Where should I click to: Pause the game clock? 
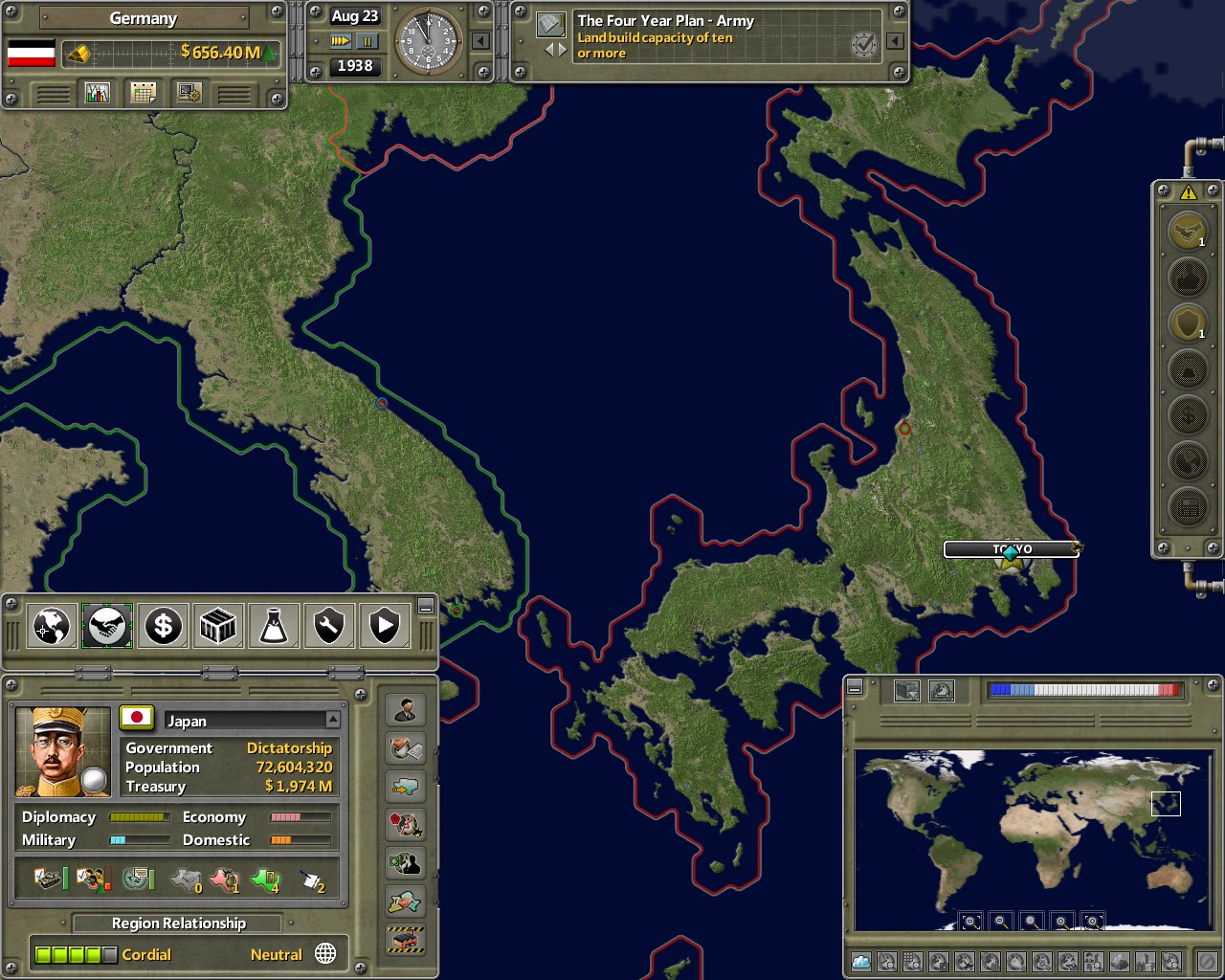click(367, 41)
